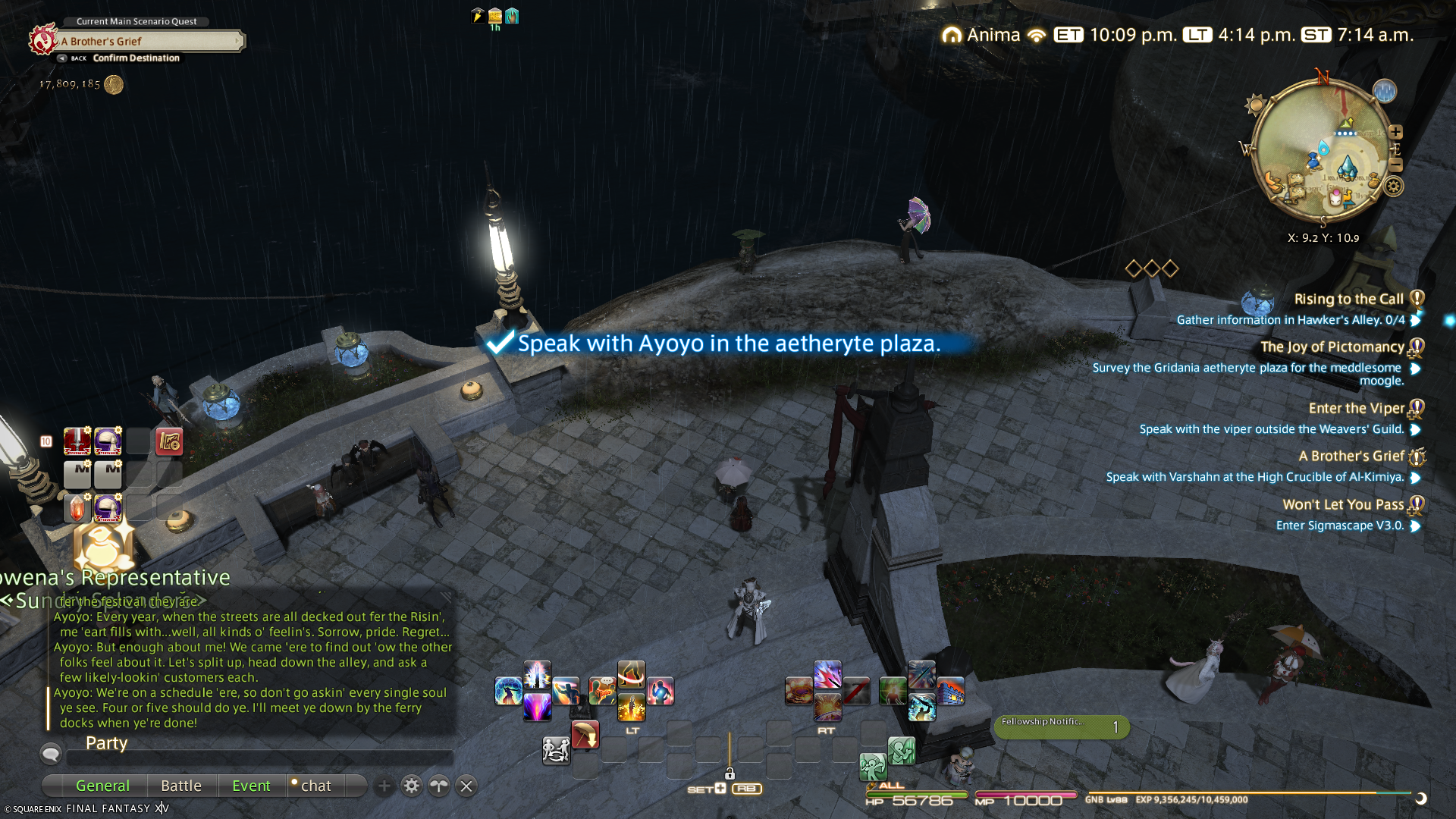Open minimap settings gear
Viewport: 1456px width, 819px height.
pyautogui.click(x=1394, y=187)
